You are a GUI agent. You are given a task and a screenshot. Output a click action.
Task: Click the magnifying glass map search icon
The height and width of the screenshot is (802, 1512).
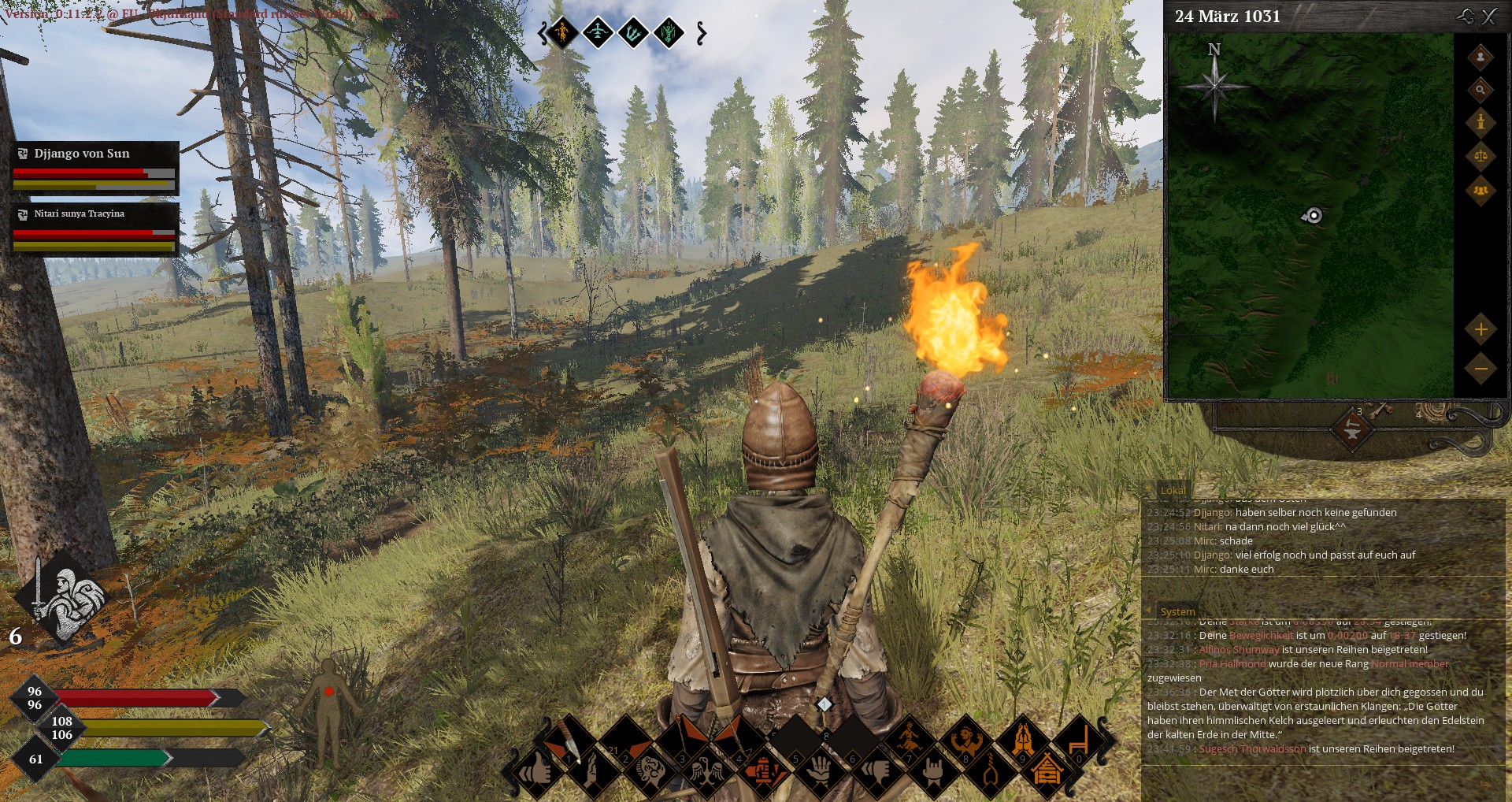click(1480, 90)
